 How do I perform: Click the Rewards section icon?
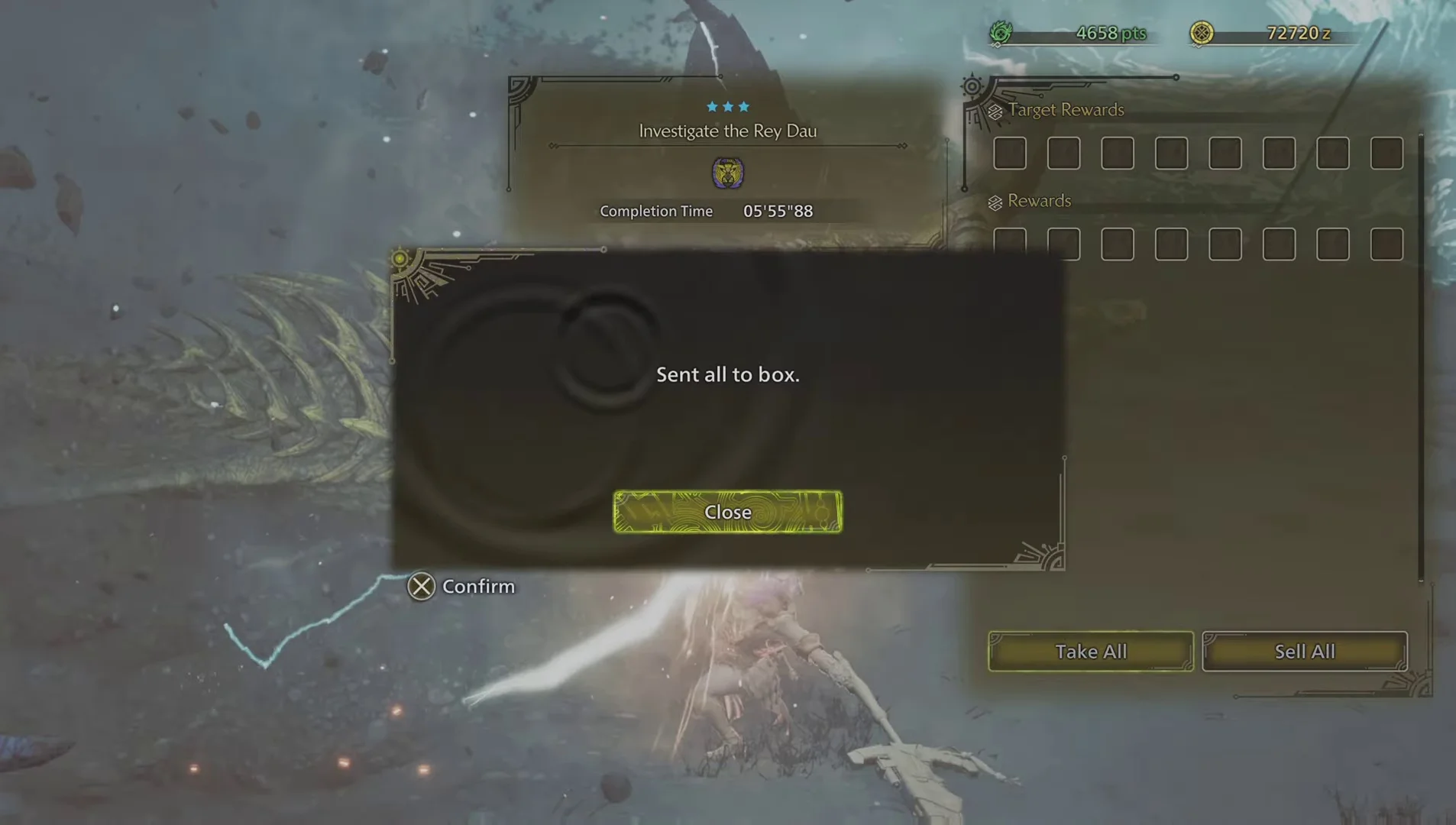pos(995,201)
